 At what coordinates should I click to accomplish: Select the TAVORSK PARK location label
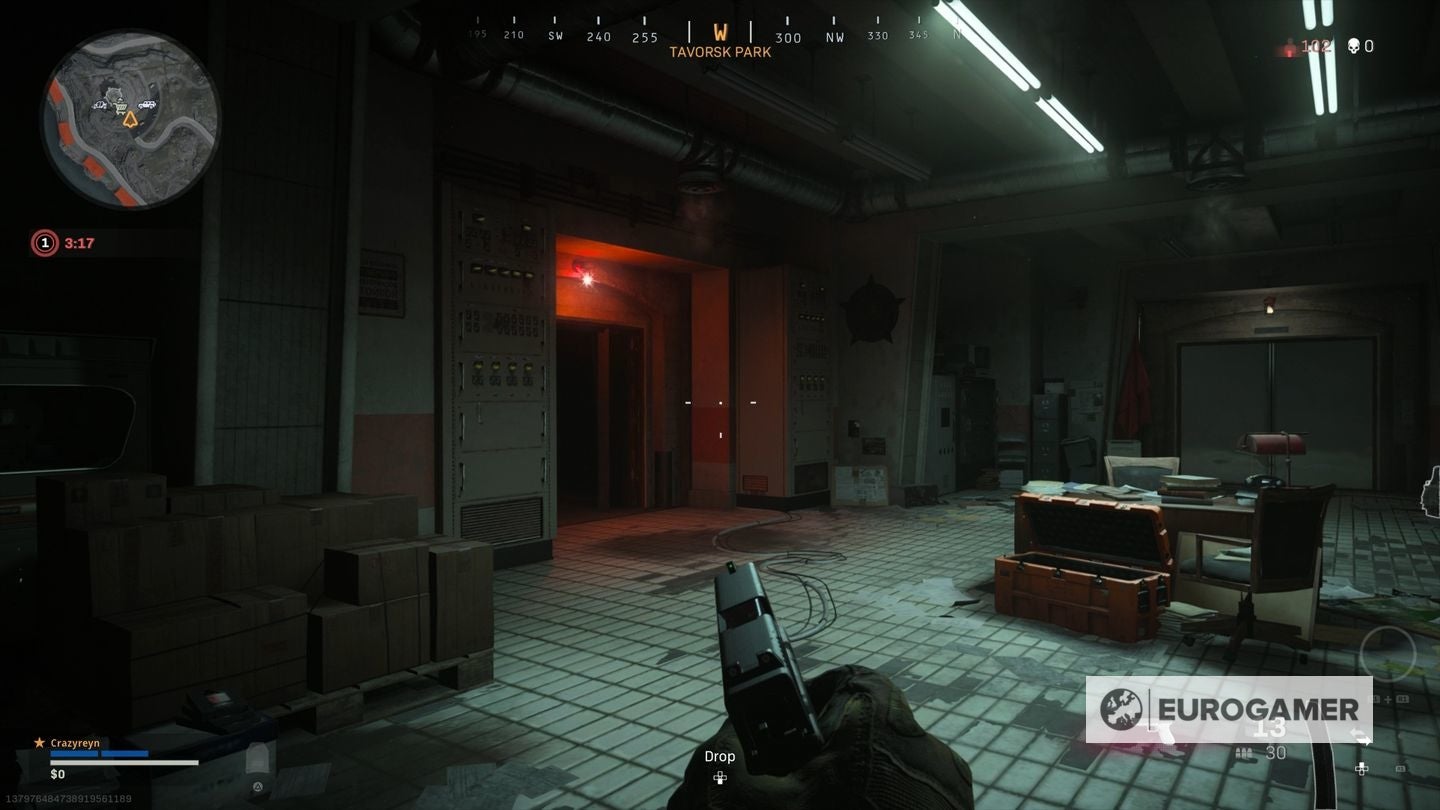coord(720,51)
